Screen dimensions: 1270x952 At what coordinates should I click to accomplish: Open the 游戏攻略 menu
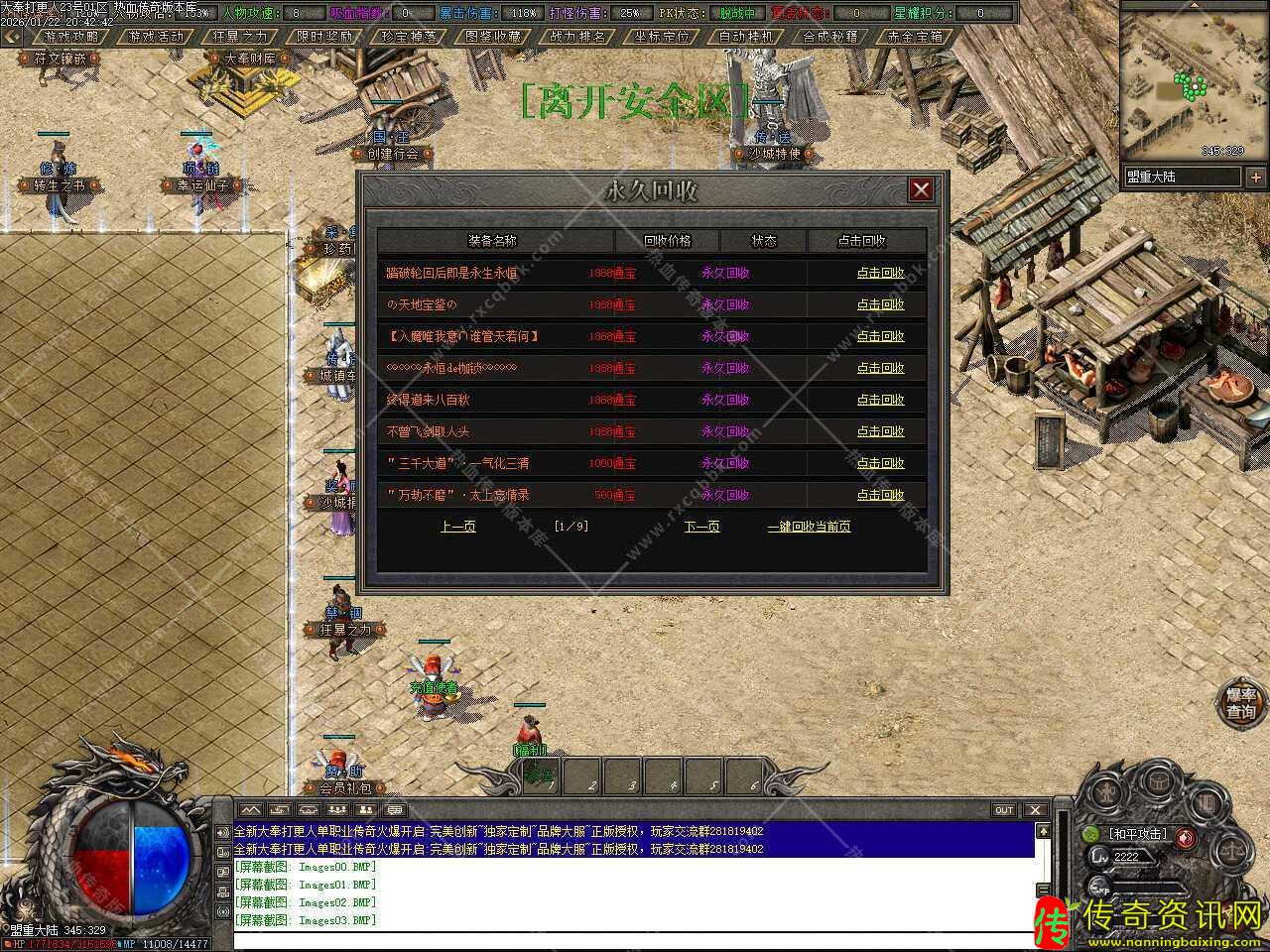click(x=71, y=37)
